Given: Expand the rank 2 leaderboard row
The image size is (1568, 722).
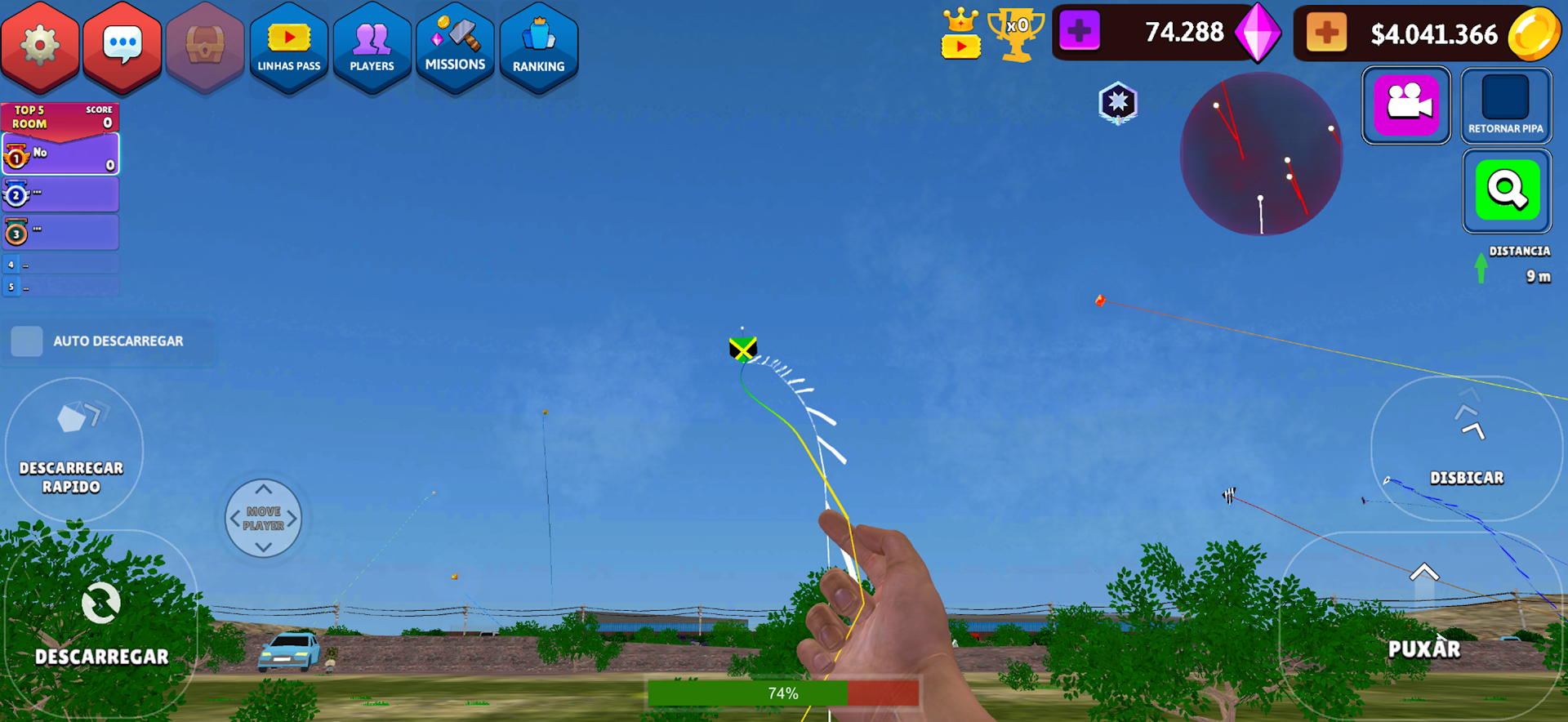Looking at the screenshot, I should [60, 194].
